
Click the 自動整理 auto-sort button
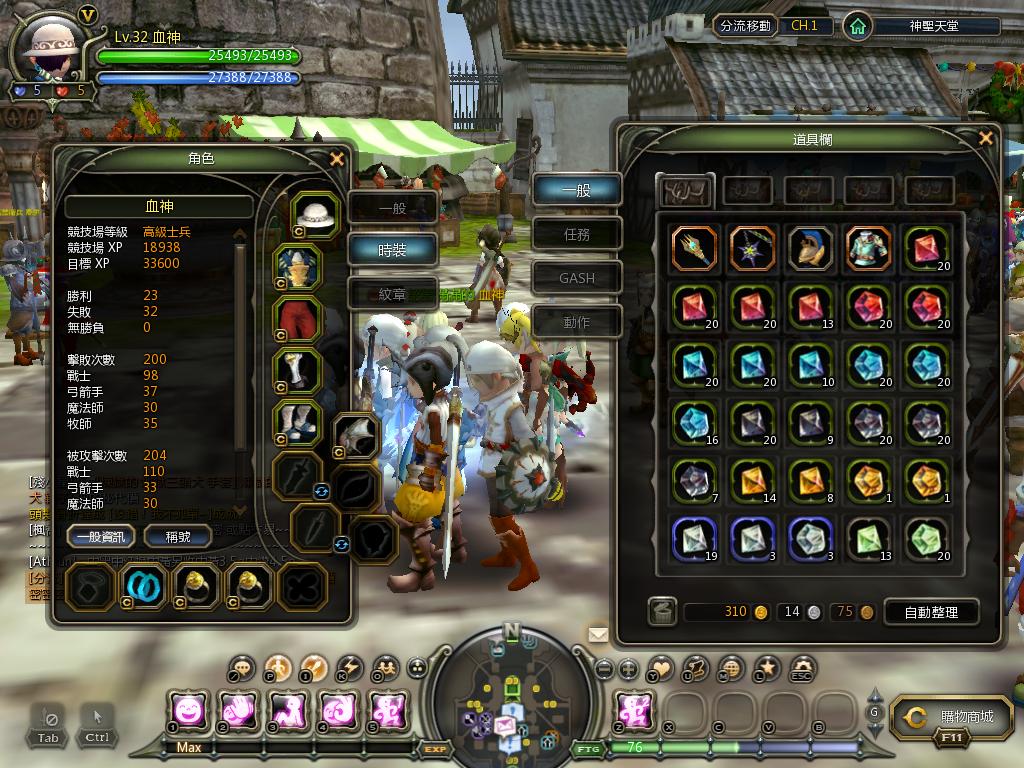pos(930,612)
